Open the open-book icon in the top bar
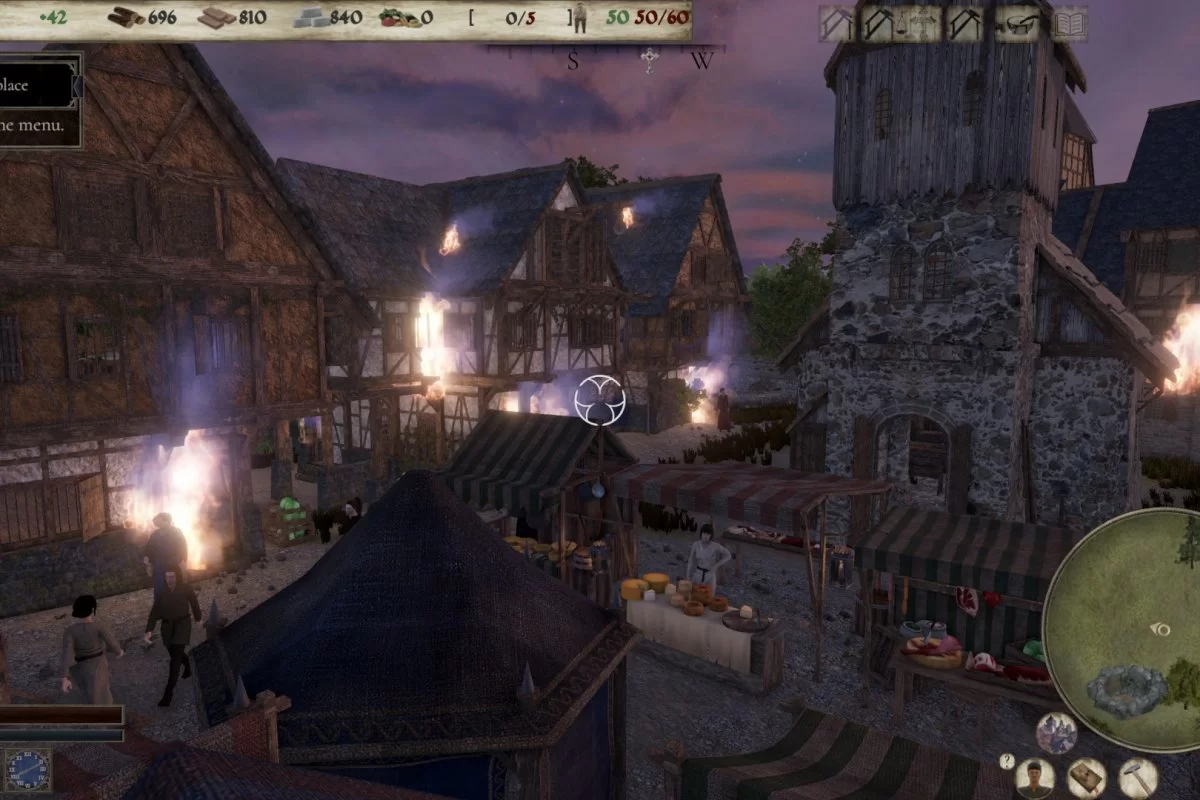 click(1069, 23)
